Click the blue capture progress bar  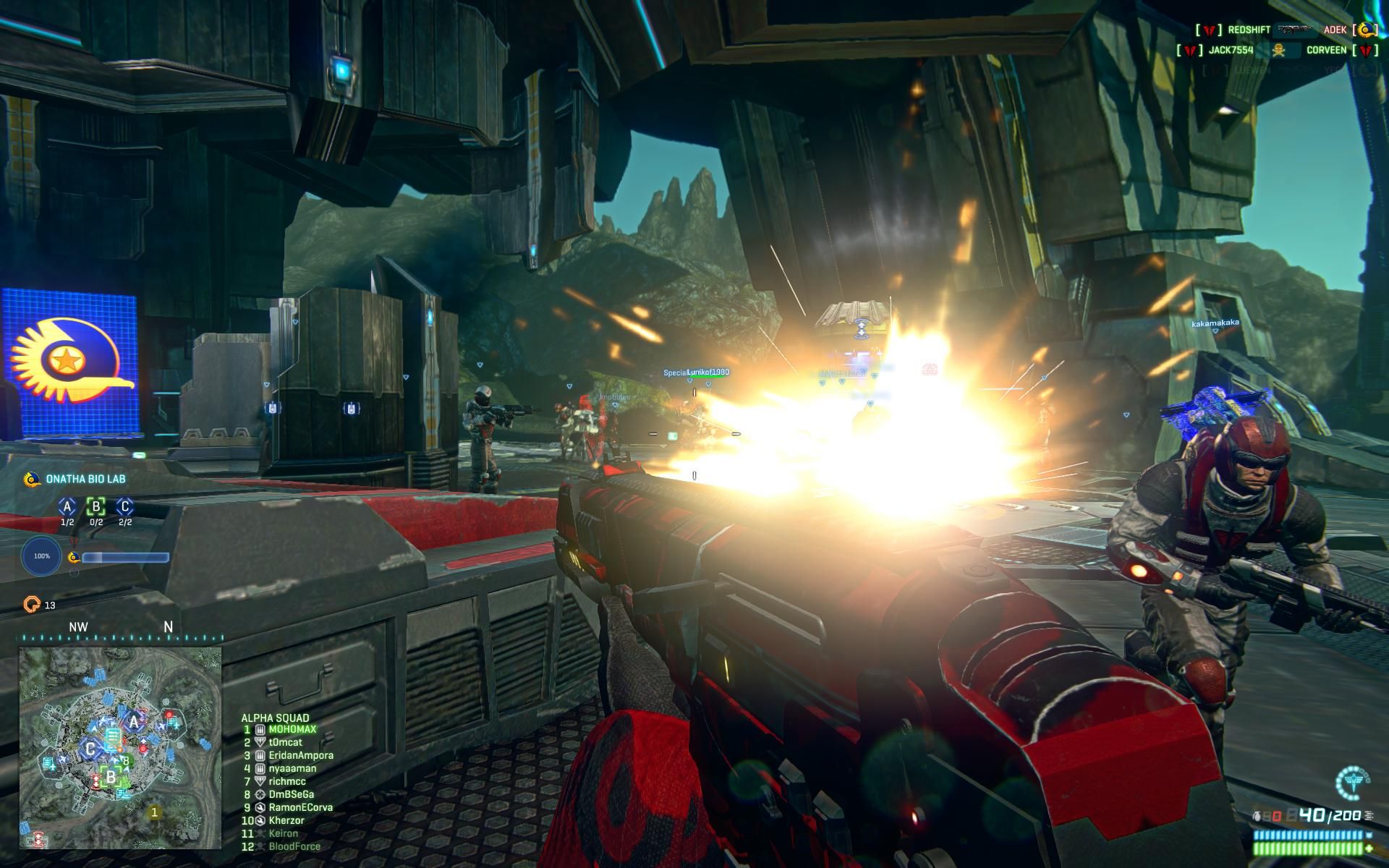coord(124,558)
